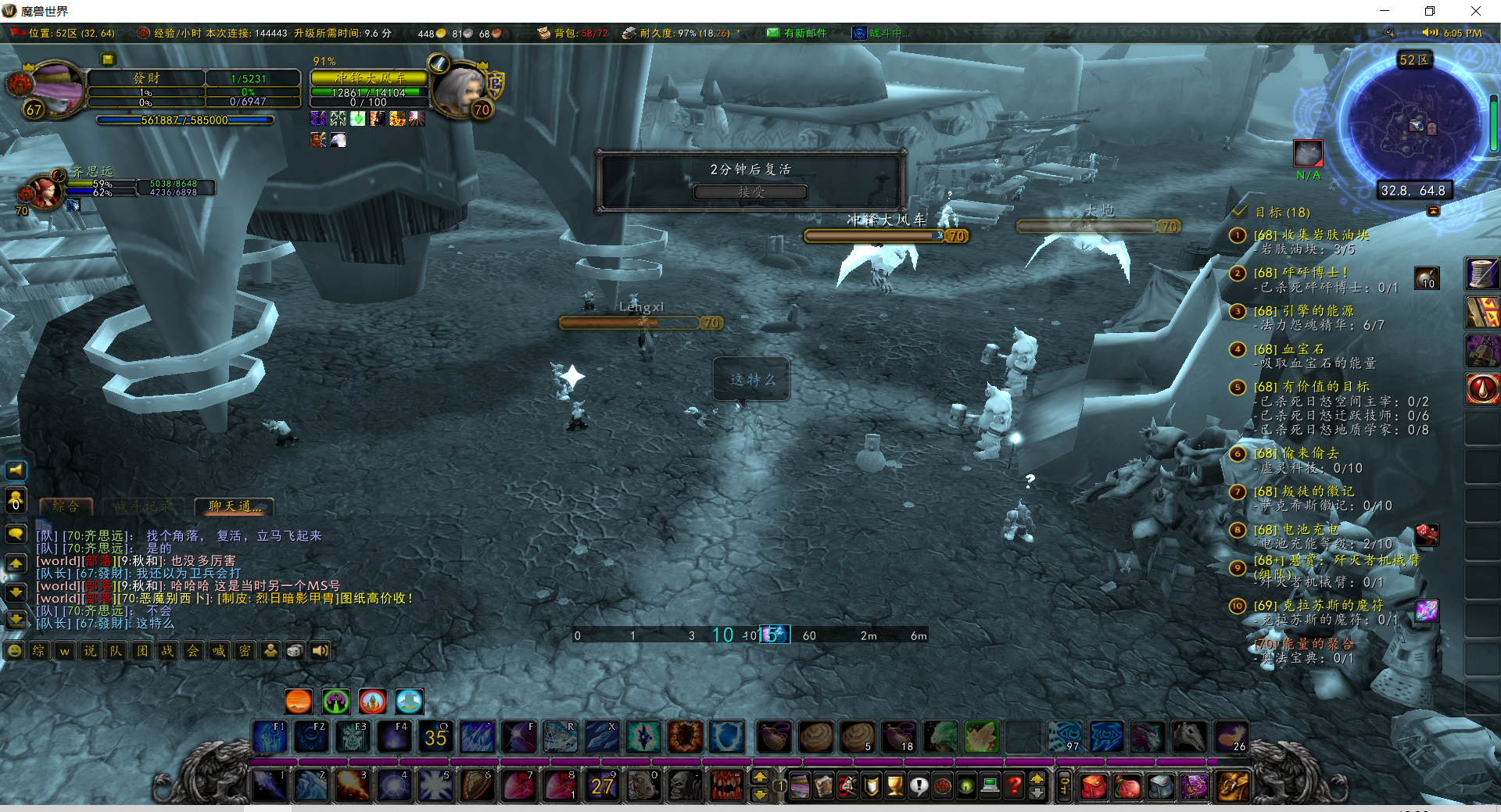Viewport: 1501px width, 812px height.
Task: Click the smiley emote icon in the chat bar
Action: pos(14,650)
